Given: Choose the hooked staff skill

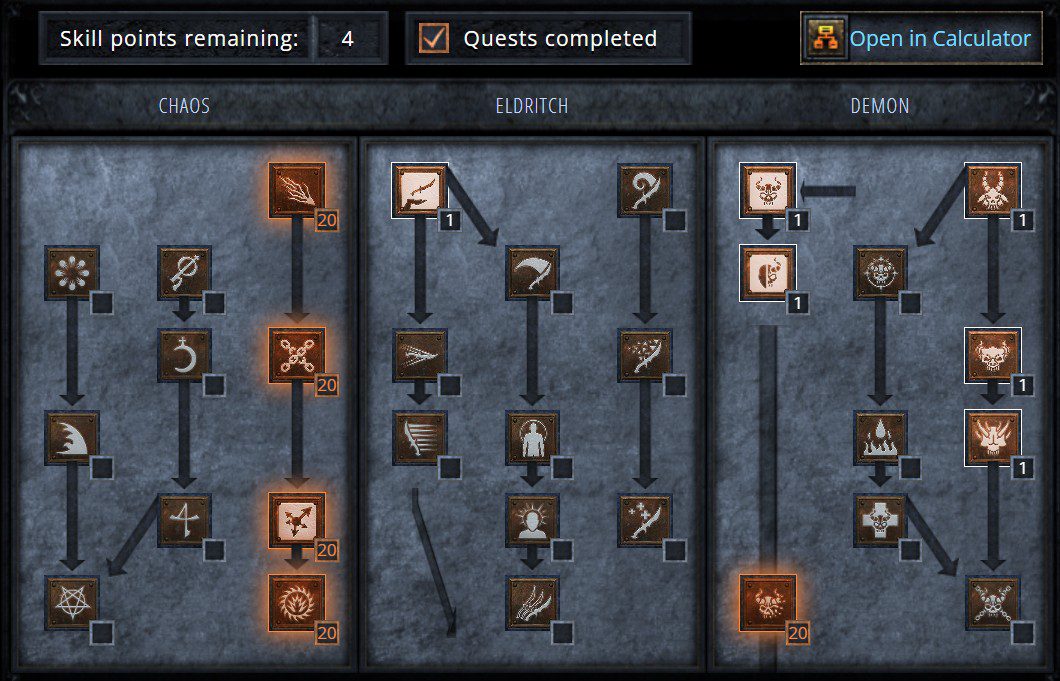Looking at the screenshot, I should tap(645, 191).
